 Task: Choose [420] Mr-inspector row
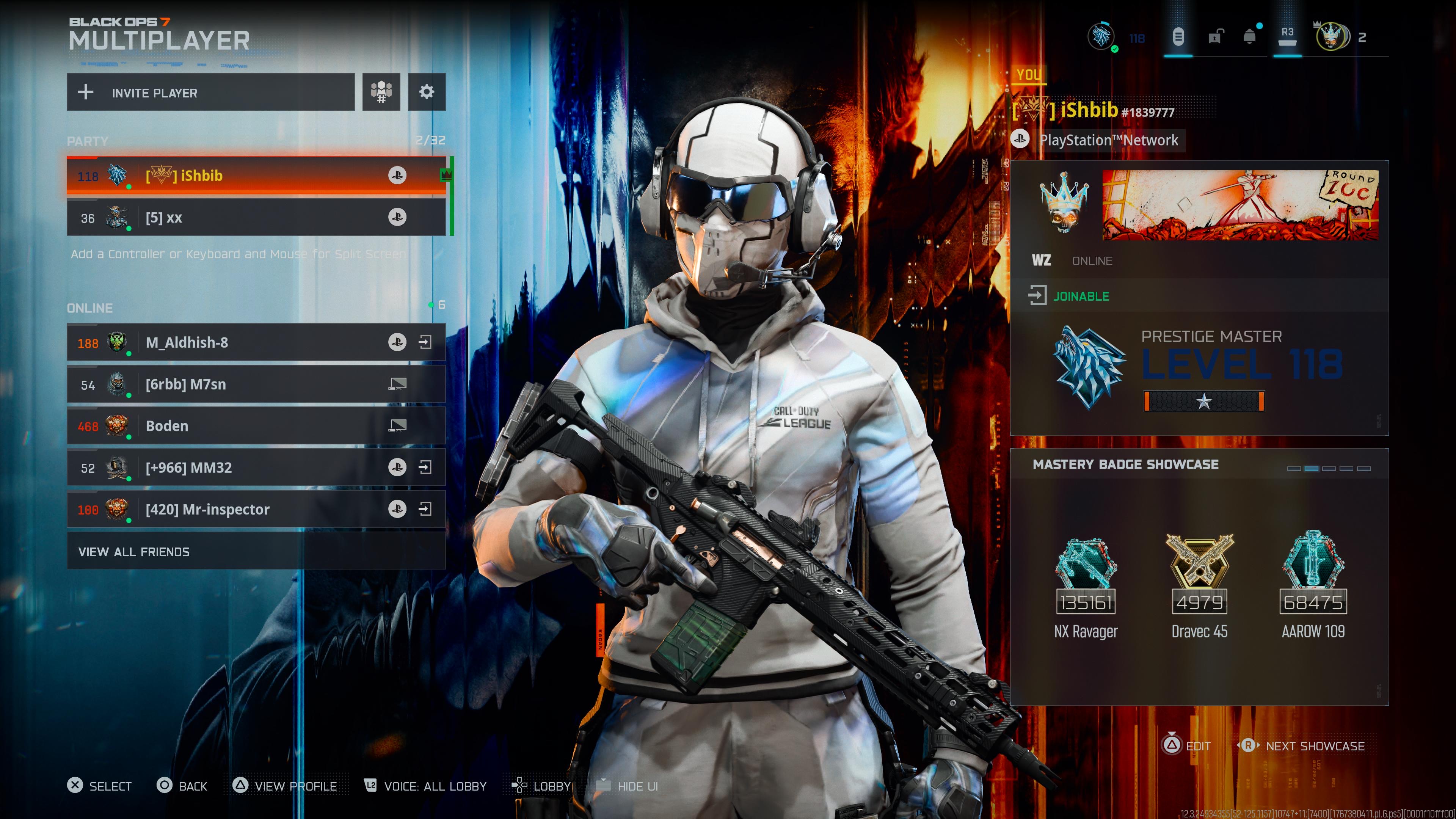pos(237,510)
